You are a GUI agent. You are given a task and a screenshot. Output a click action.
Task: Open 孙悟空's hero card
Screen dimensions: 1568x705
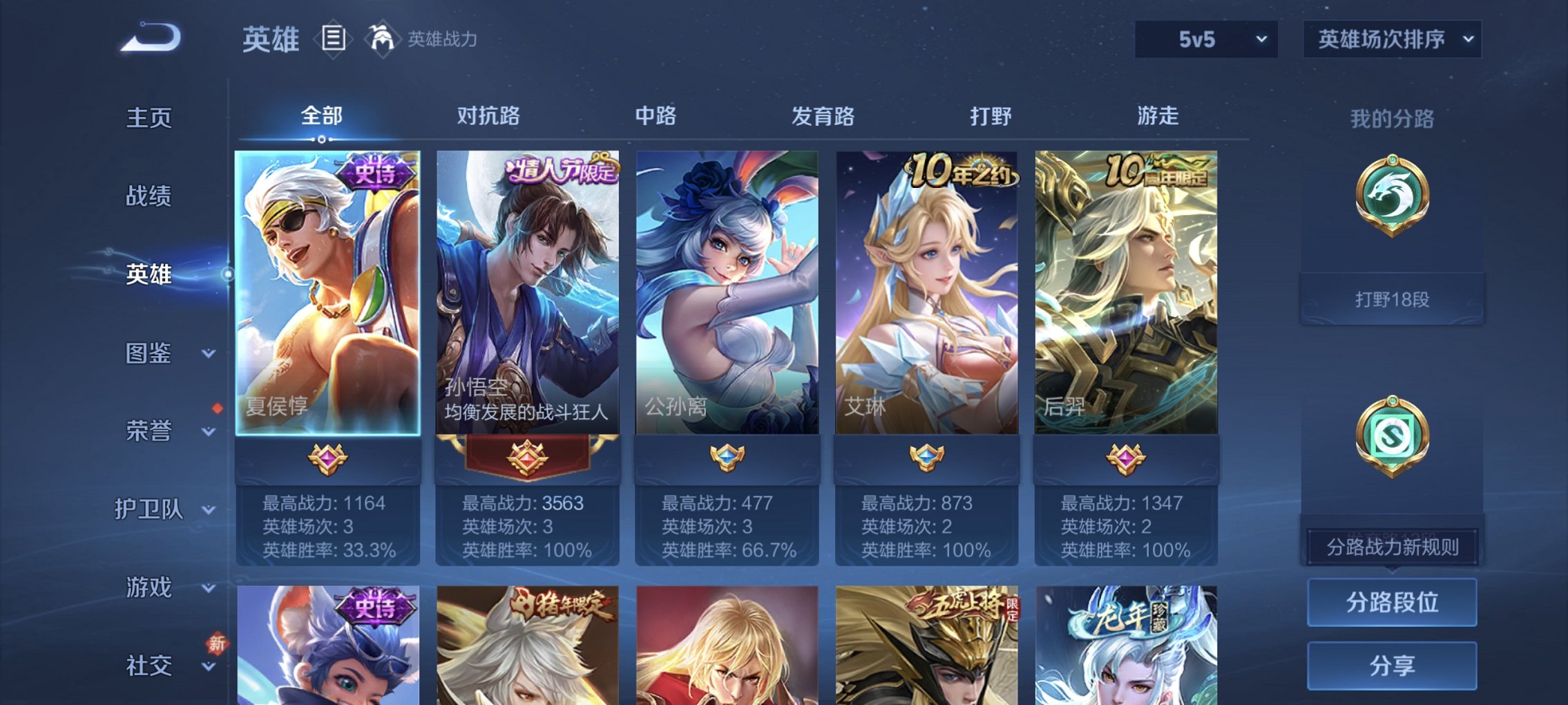(x=528, y=290)
